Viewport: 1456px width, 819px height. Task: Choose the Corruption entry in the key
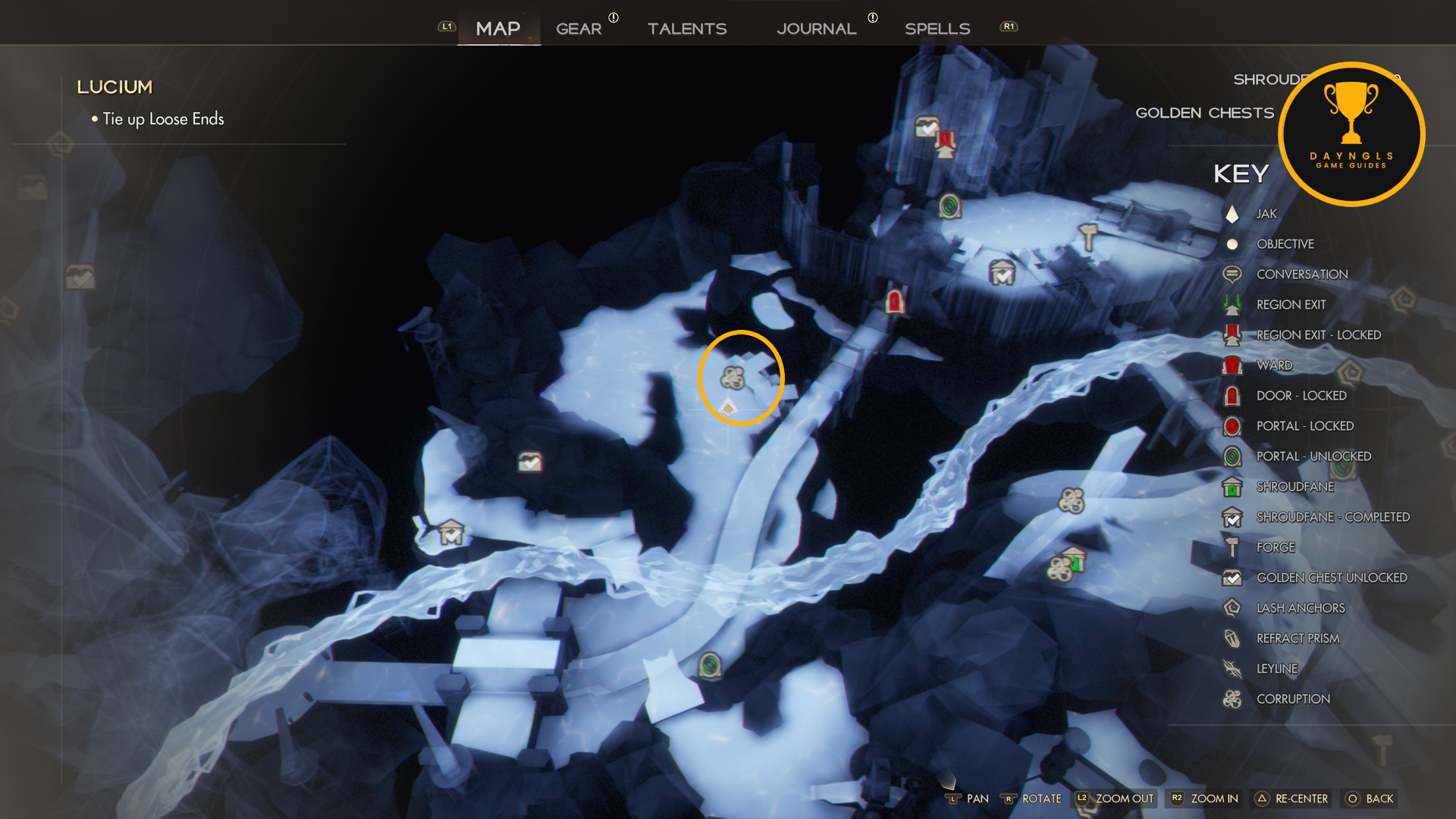point(1293,699)
